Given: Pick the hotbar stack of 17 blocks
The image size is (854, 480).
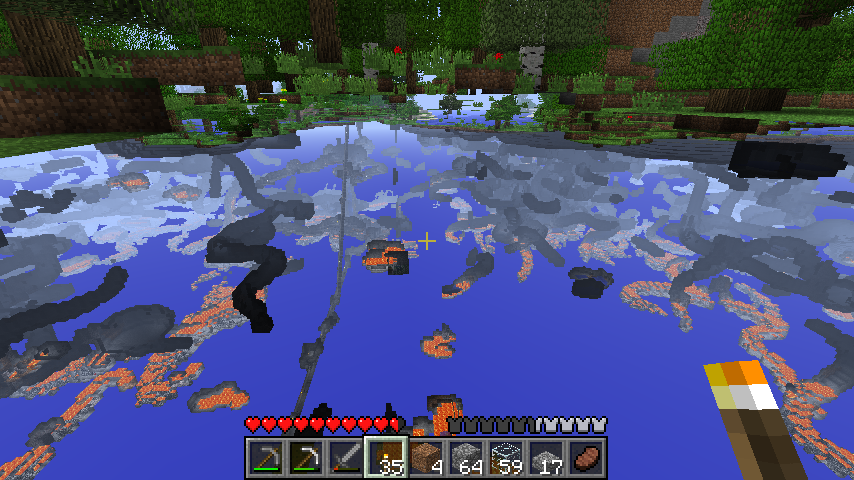Looking at the screenshot, I should click(546, 456).
